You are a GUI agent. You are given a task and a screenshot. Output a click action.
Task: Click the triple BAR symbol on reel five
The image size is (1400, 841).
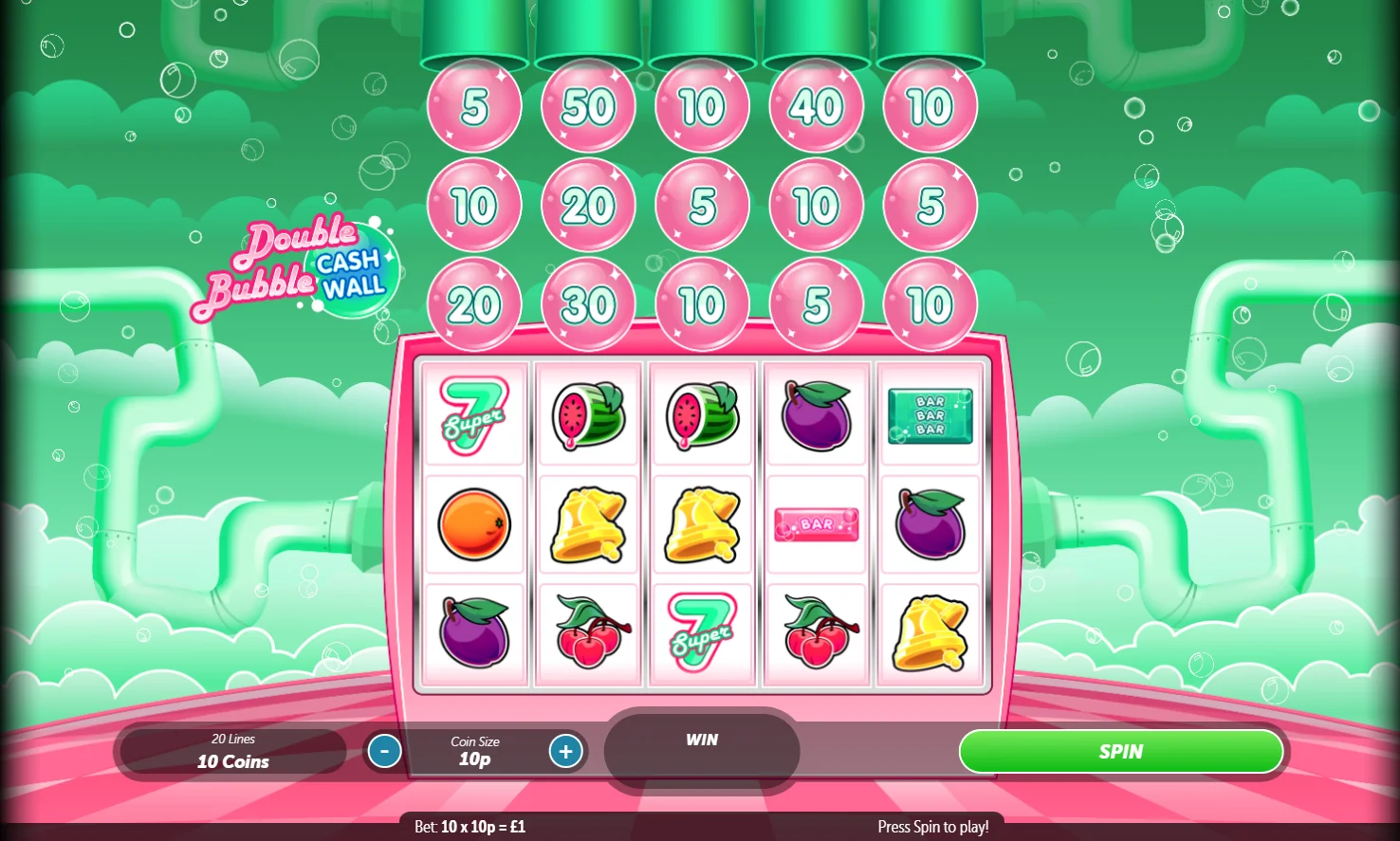point(930,415)
